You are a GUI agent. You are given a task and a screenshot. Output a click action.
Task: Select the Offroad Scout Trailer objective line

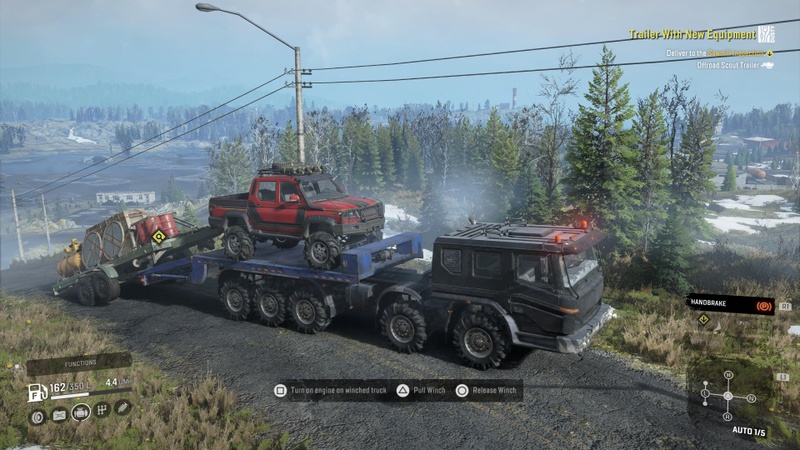point(728,65)
